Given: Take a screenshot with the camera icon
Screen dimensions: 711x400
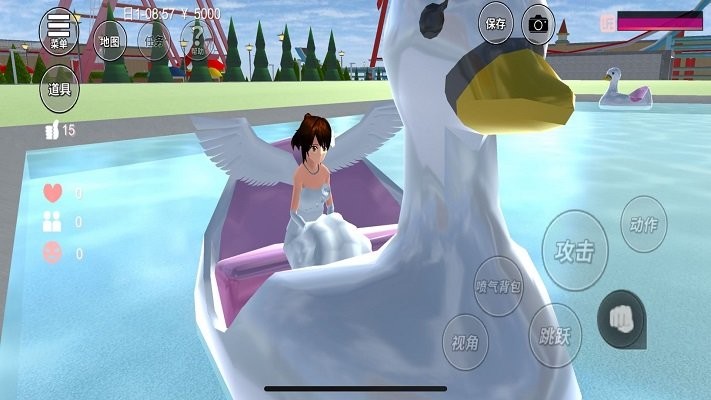Looking at the screenshot, I should [x=540, y=23].
